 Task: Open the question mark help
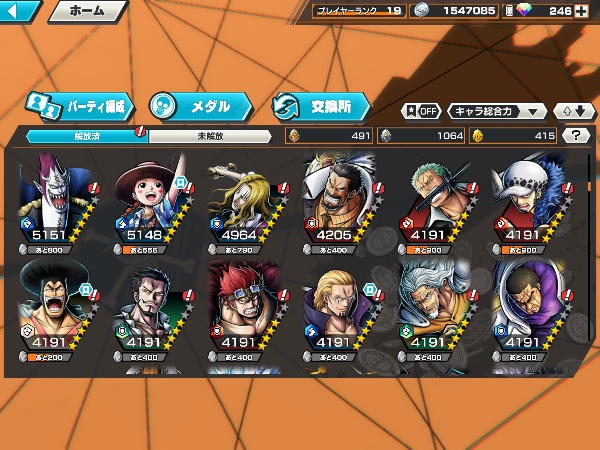coord(576,136)
